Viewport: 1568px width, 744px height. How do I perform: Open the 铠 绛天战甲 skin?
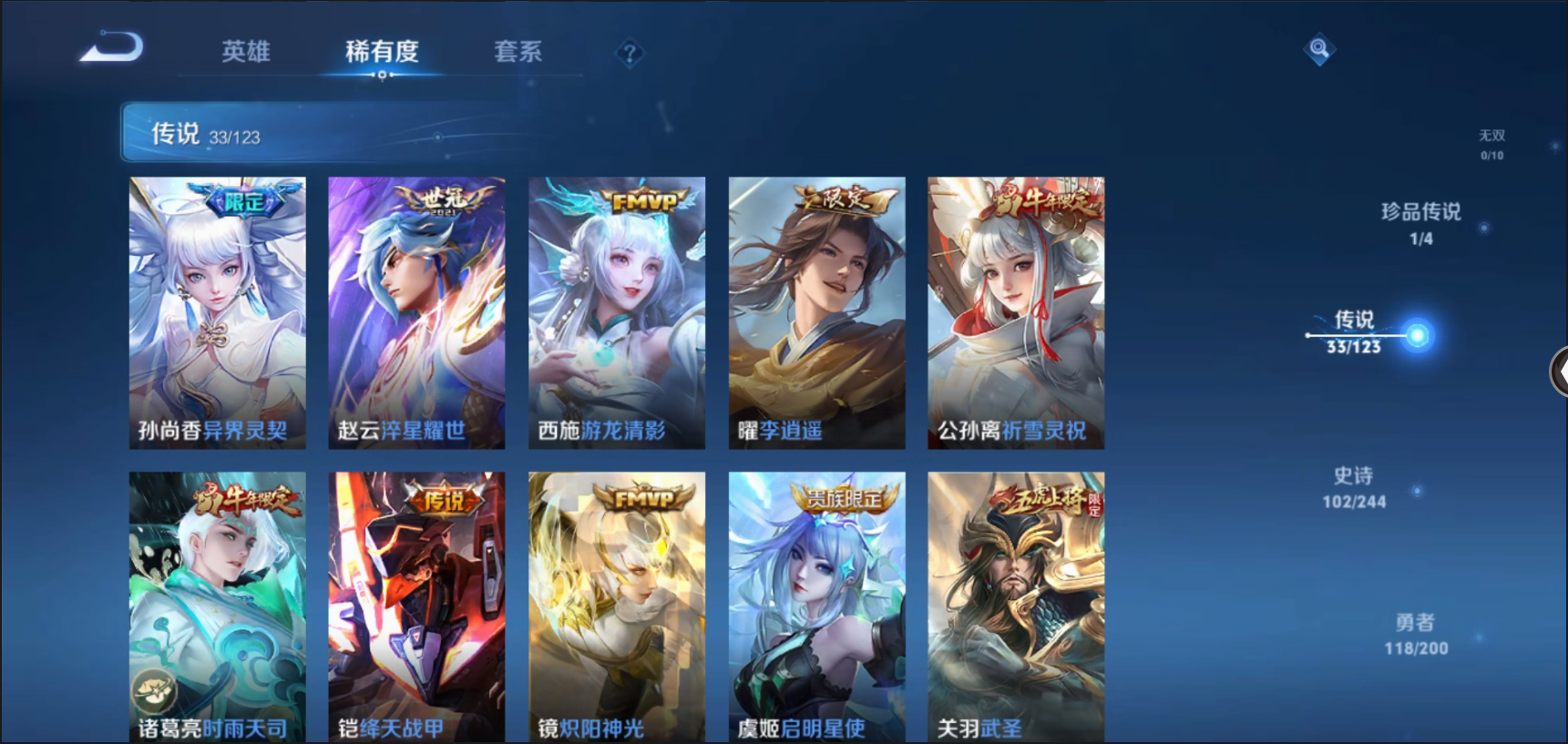click(x=416, y=606)
